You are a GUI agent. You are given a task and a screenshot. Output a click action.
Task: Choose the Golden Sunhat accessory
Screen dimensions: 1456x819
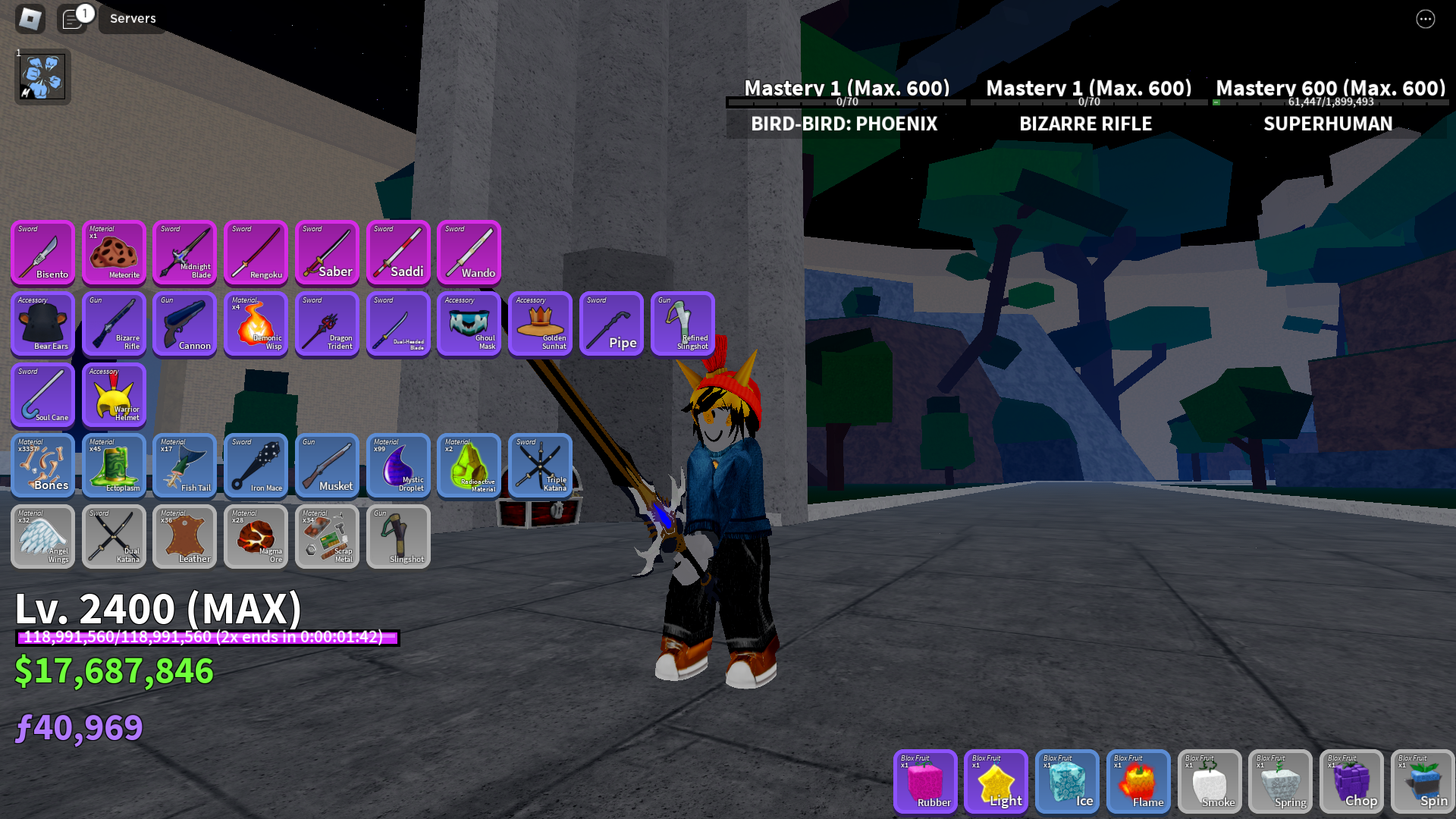pyautogui.click(x=540, y=324)
